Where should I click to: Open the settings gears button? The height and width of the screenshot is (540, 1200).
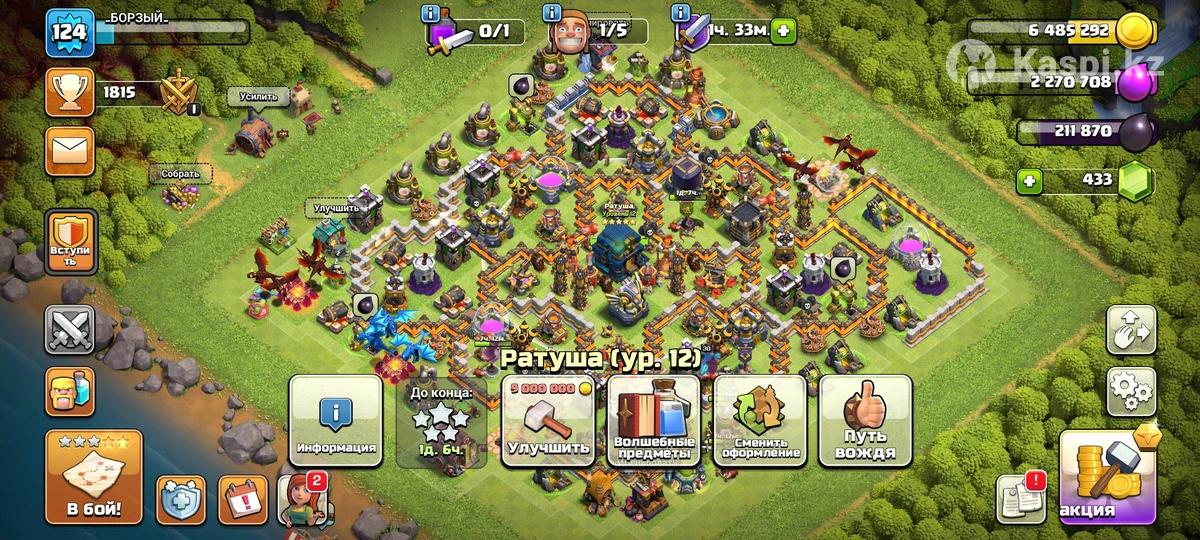(1131, 390)
